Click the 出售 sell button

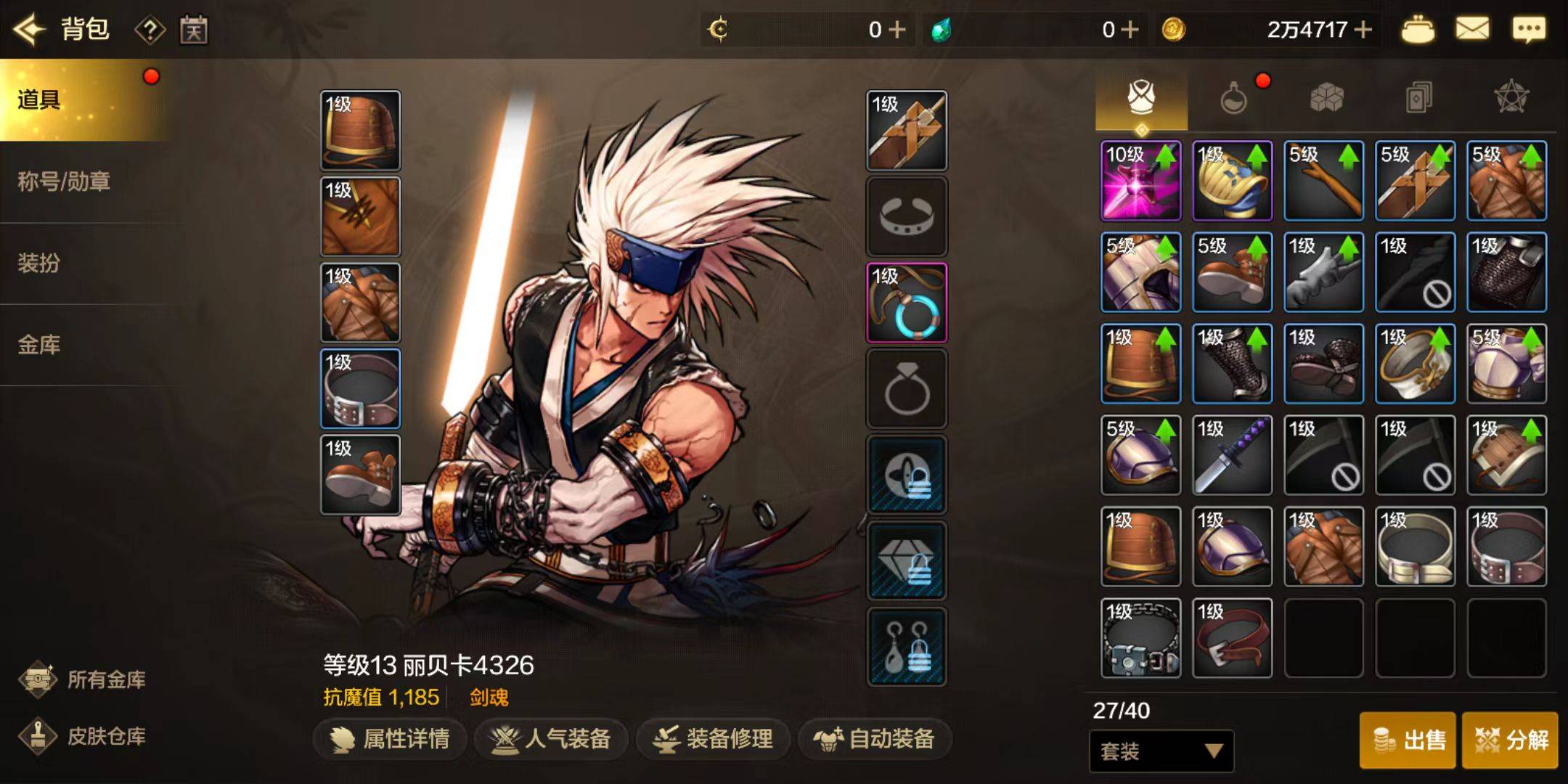pyautogui.click(x=1408, y=740)
